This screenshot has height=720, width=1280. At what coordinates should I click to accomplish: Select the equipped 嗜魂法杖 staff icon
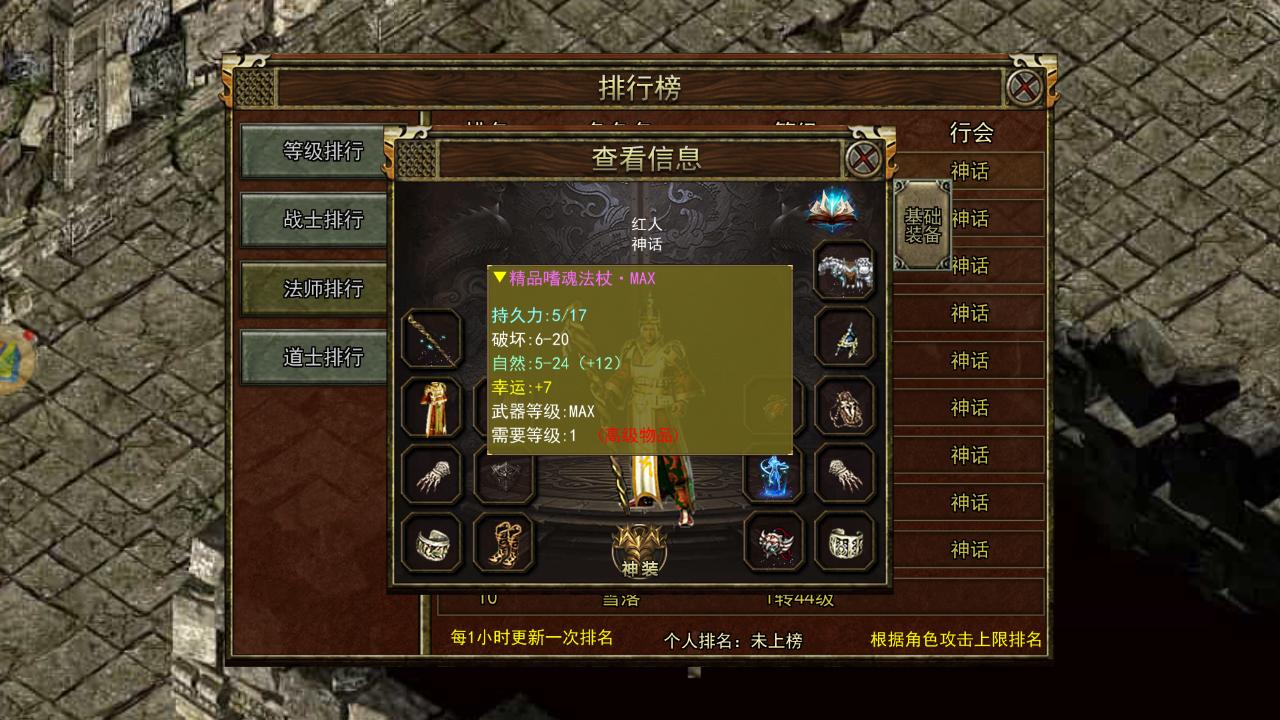(430, 340)
